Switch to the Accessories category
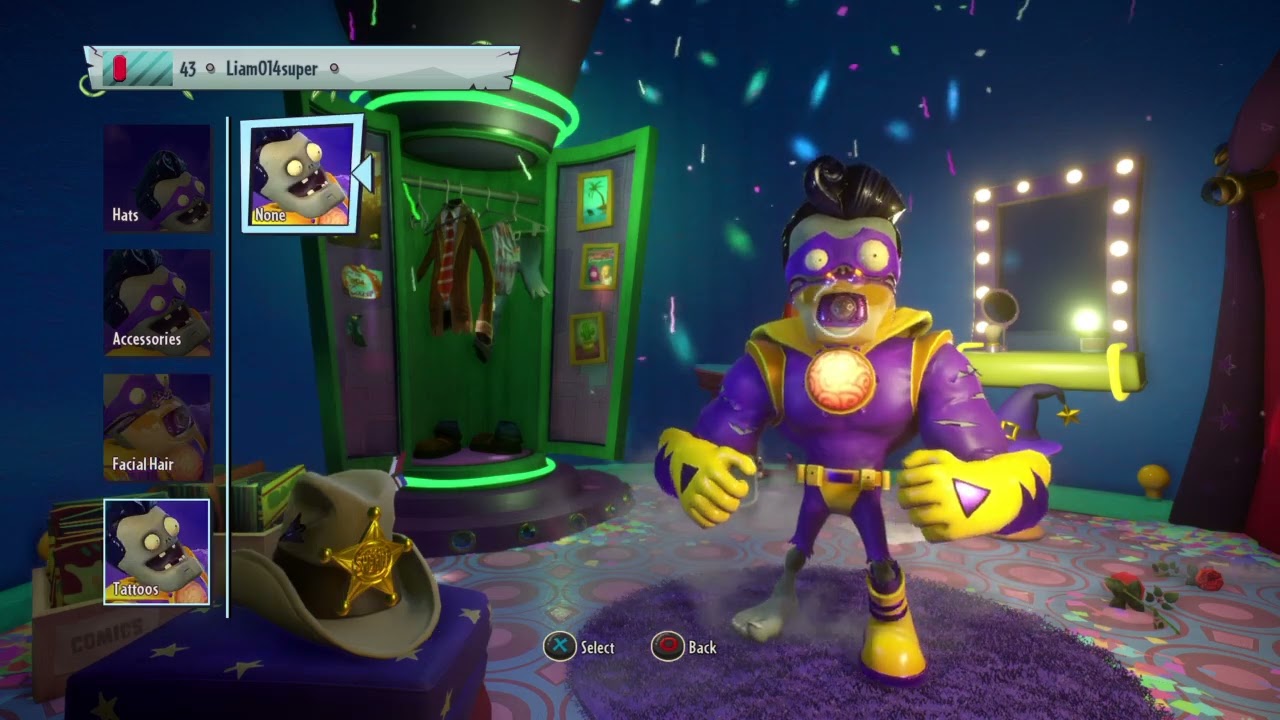1280x720 pixels. (157, 303)
